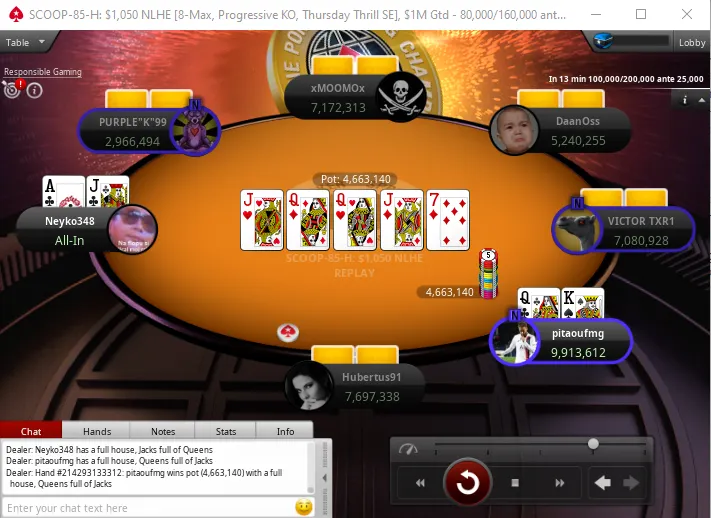Rewind the hand replay
This screenshot has width=711, height=518.
click(421, 483)
